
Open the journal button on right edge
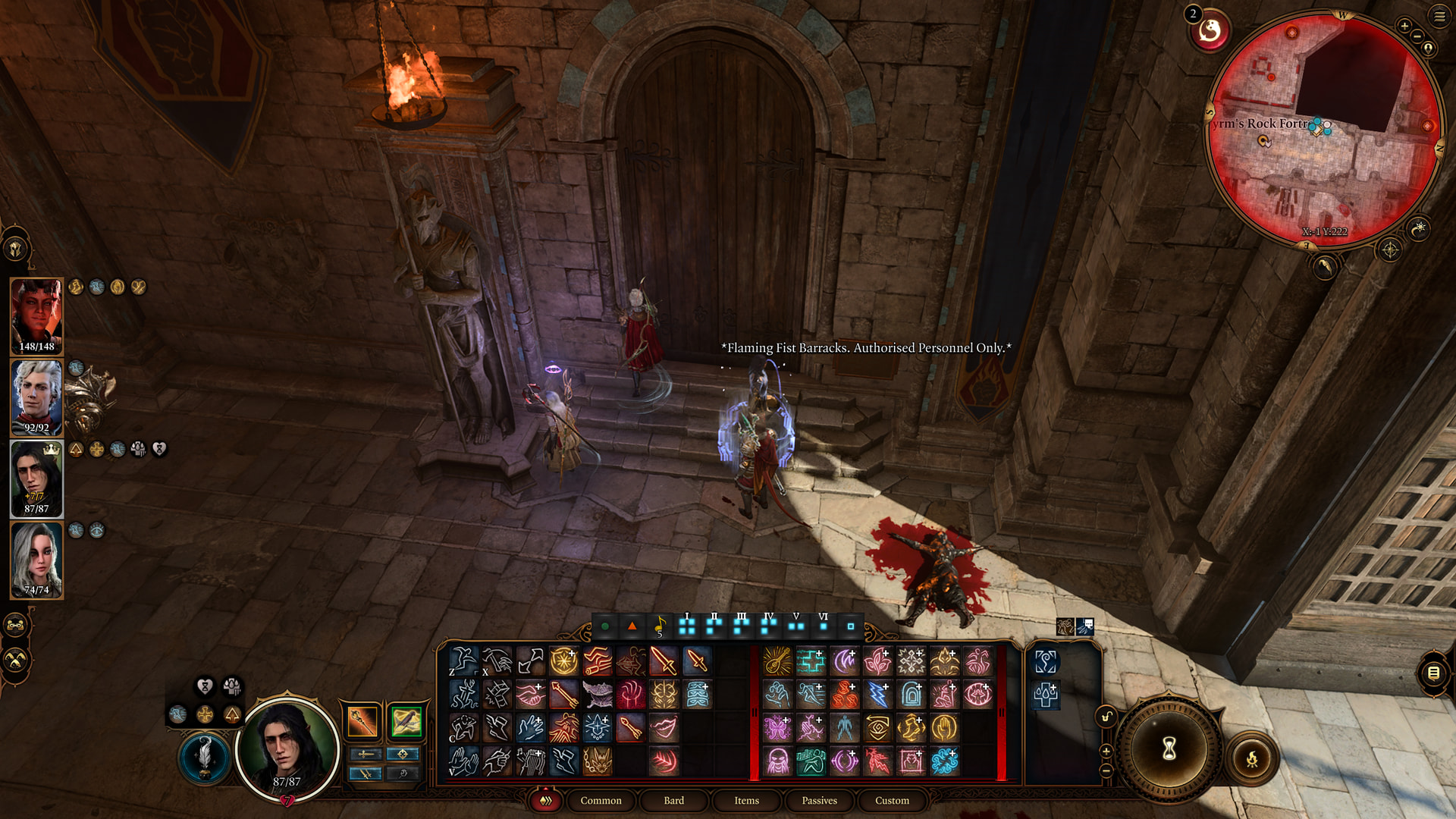tap(1433, 673)
